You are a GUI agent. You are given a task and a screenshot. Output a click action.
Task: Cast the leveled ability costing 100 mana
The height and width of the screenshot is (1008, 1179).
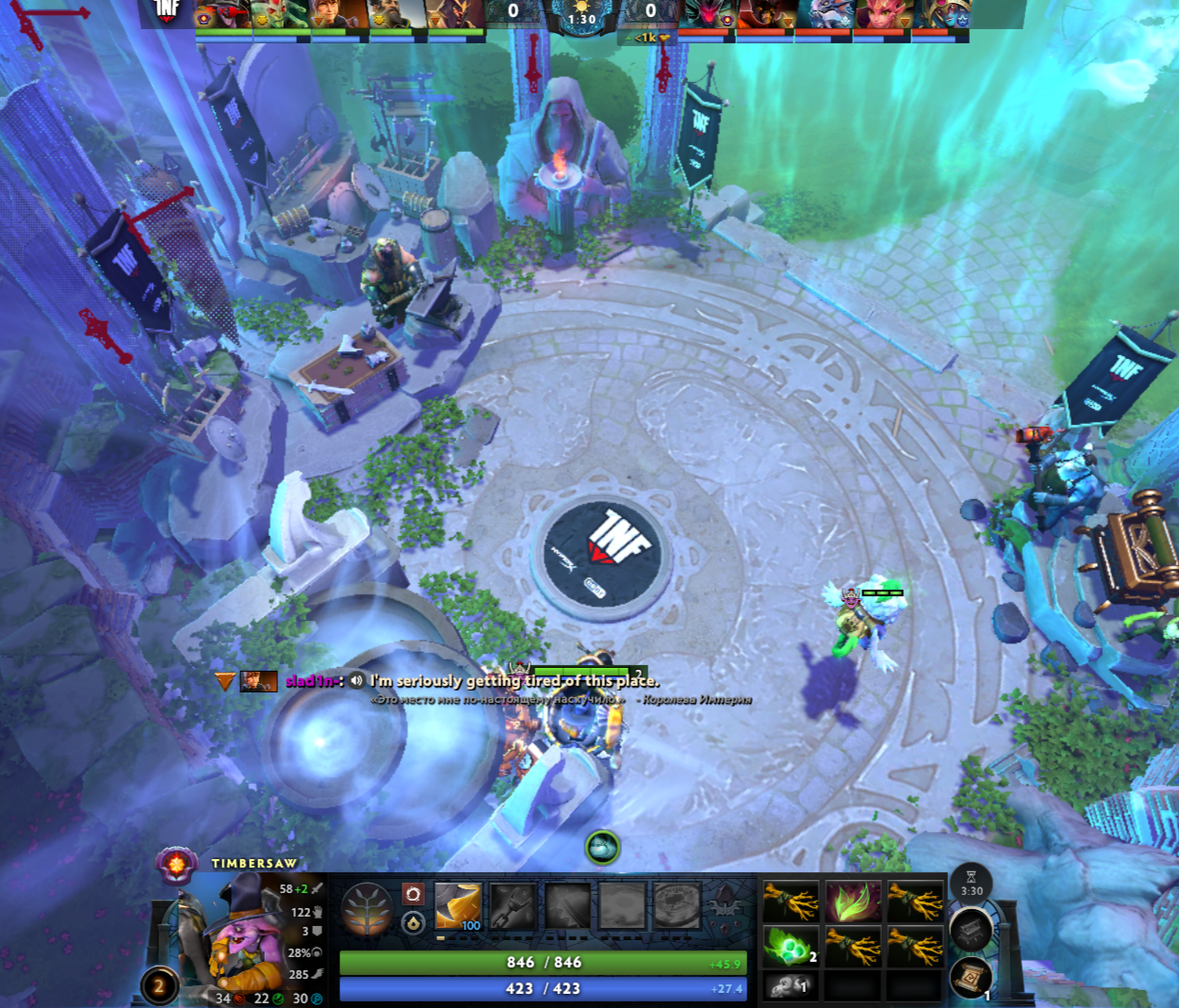click(458, 906)
